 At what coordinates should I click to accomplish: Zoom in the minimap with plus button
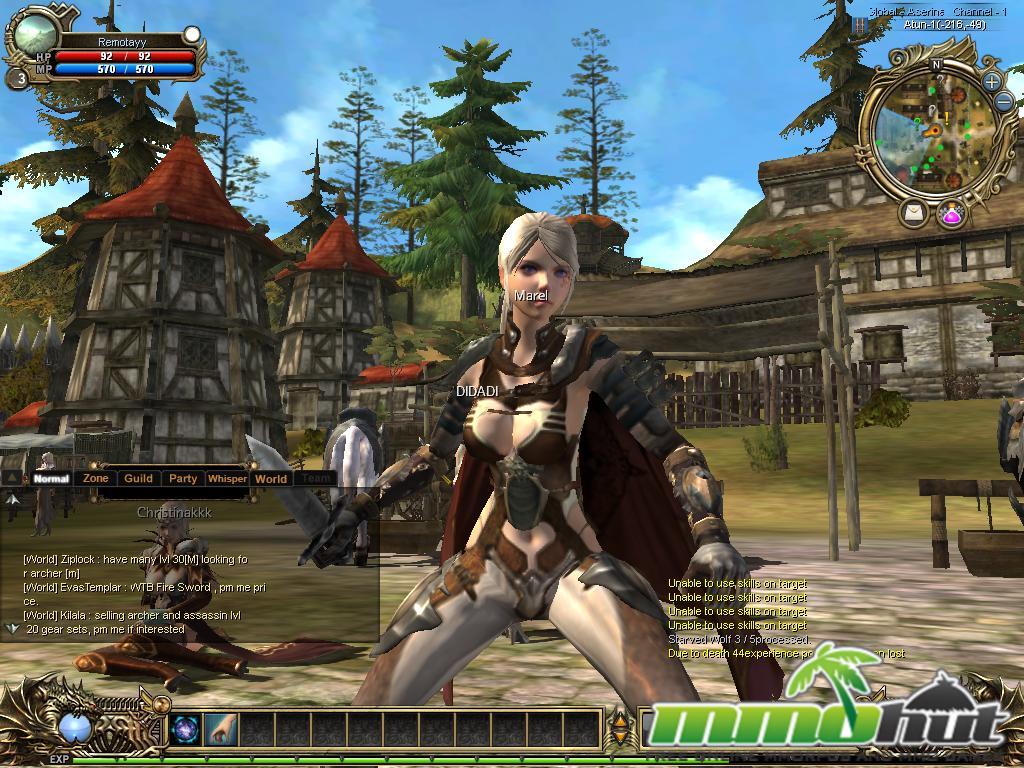pyautogui.click(x=991, y=82)
